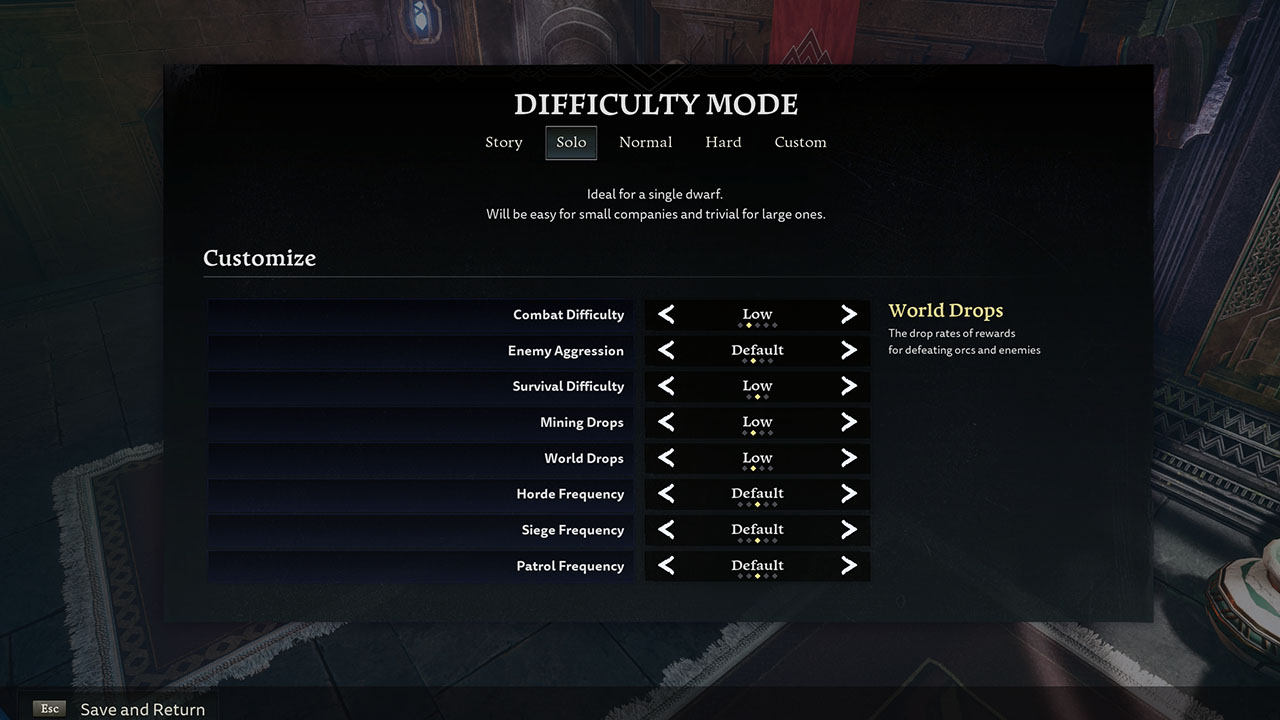
Task: Select the Solo difficulty tab
Action: [571, 142]
